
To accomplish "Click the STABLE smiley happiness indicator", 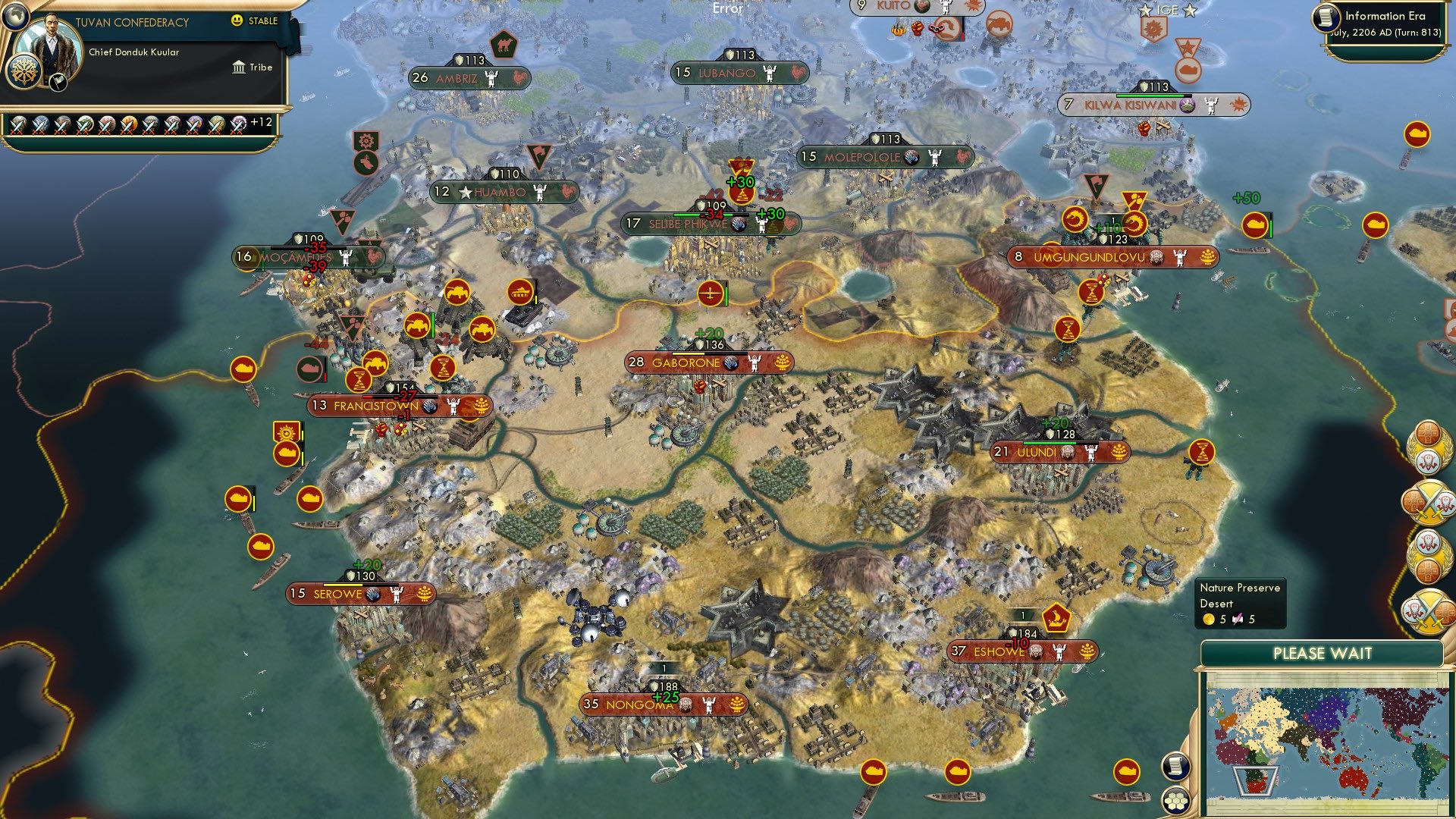I will click(x=236, y=21).
